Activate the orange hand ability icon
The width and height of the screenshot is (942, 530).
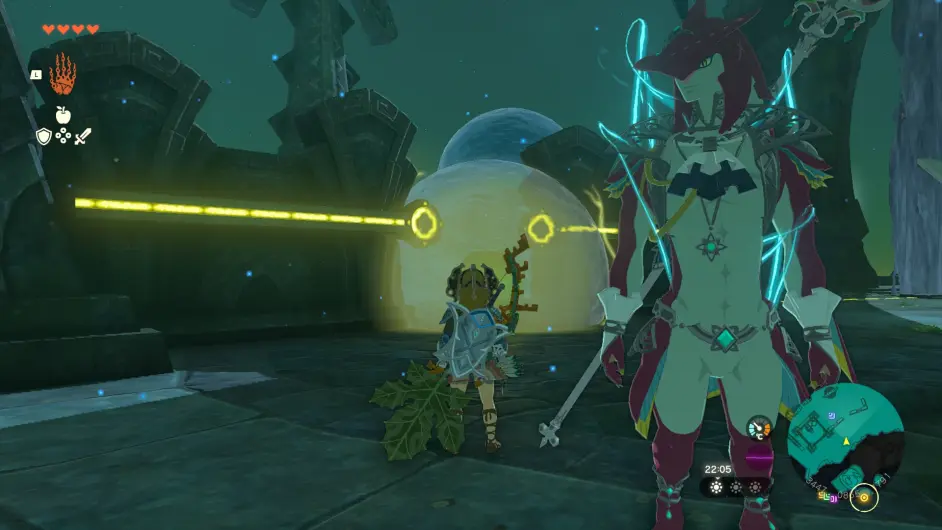coord(62,74)
